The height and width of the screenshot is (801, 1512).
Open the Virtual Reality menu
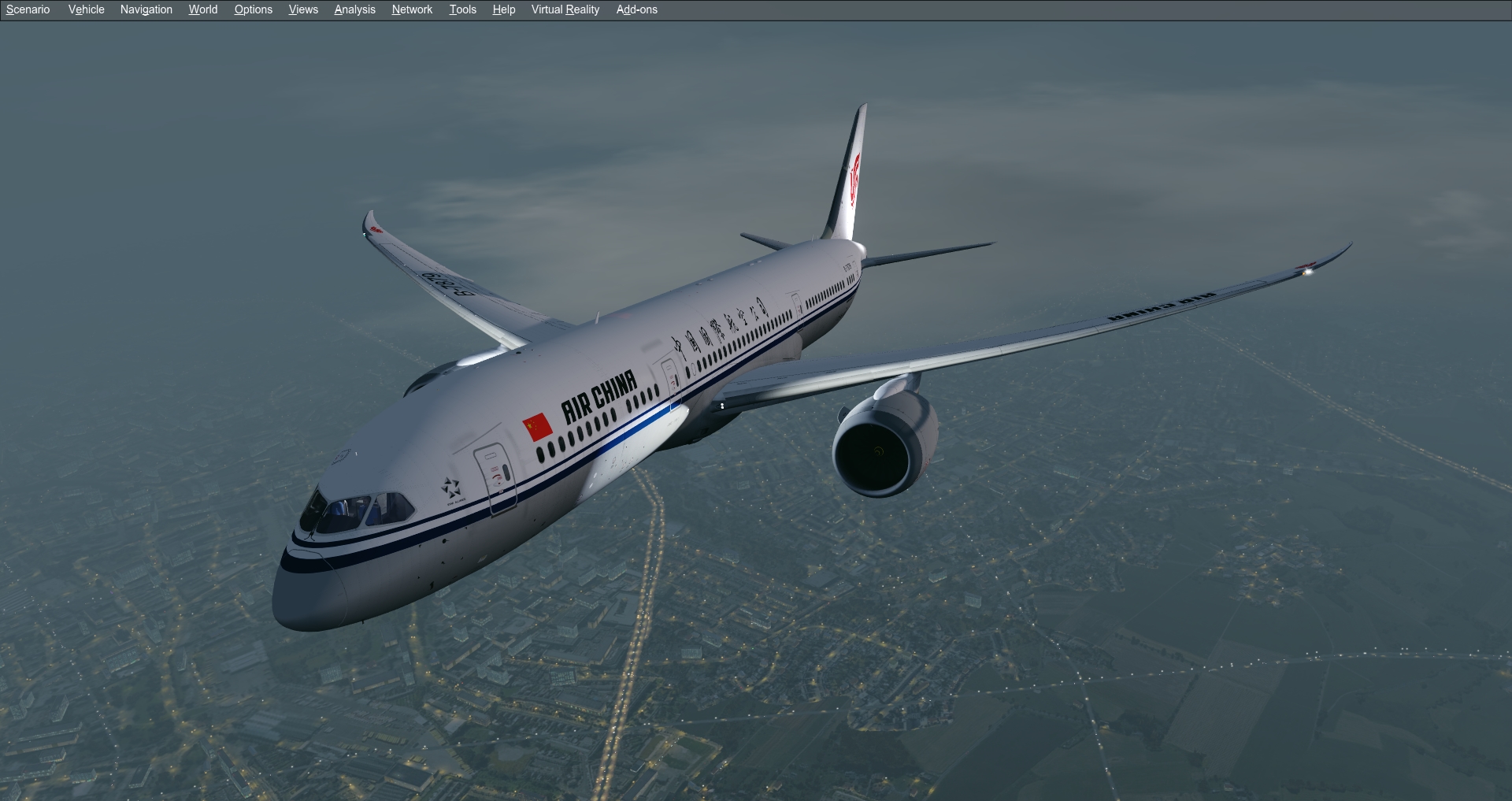click(x=565, y=9)
